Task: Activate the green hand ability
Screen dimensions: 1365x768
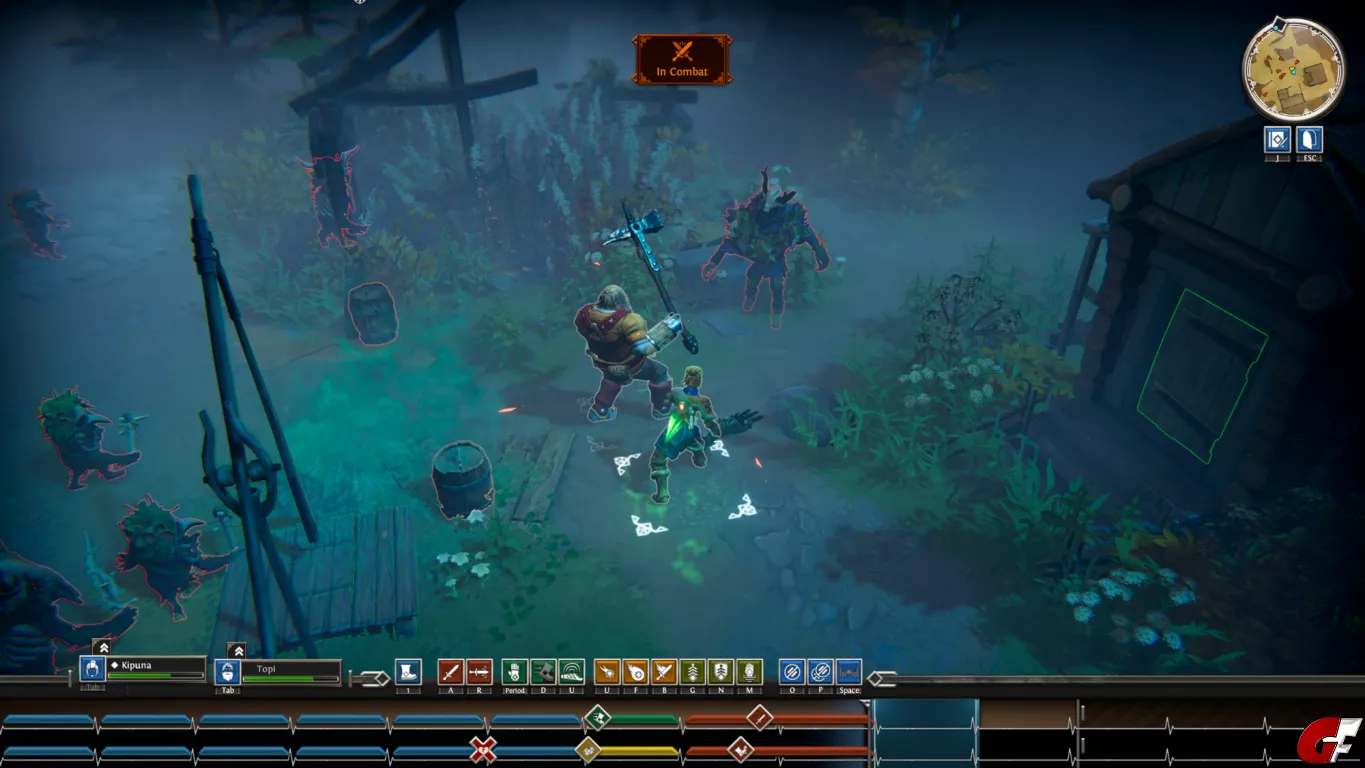Action: 514,672
